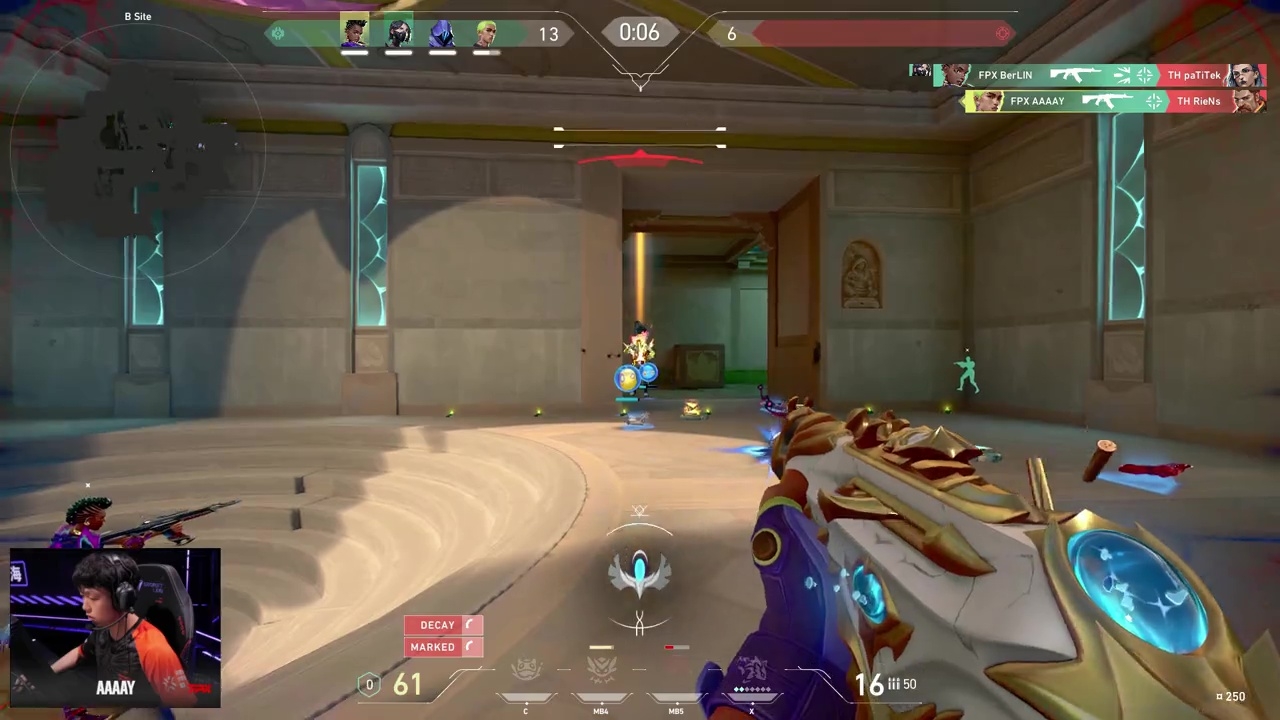
Task: Activate the frog-face ability bound to C
Action: [x=526, y=672]
